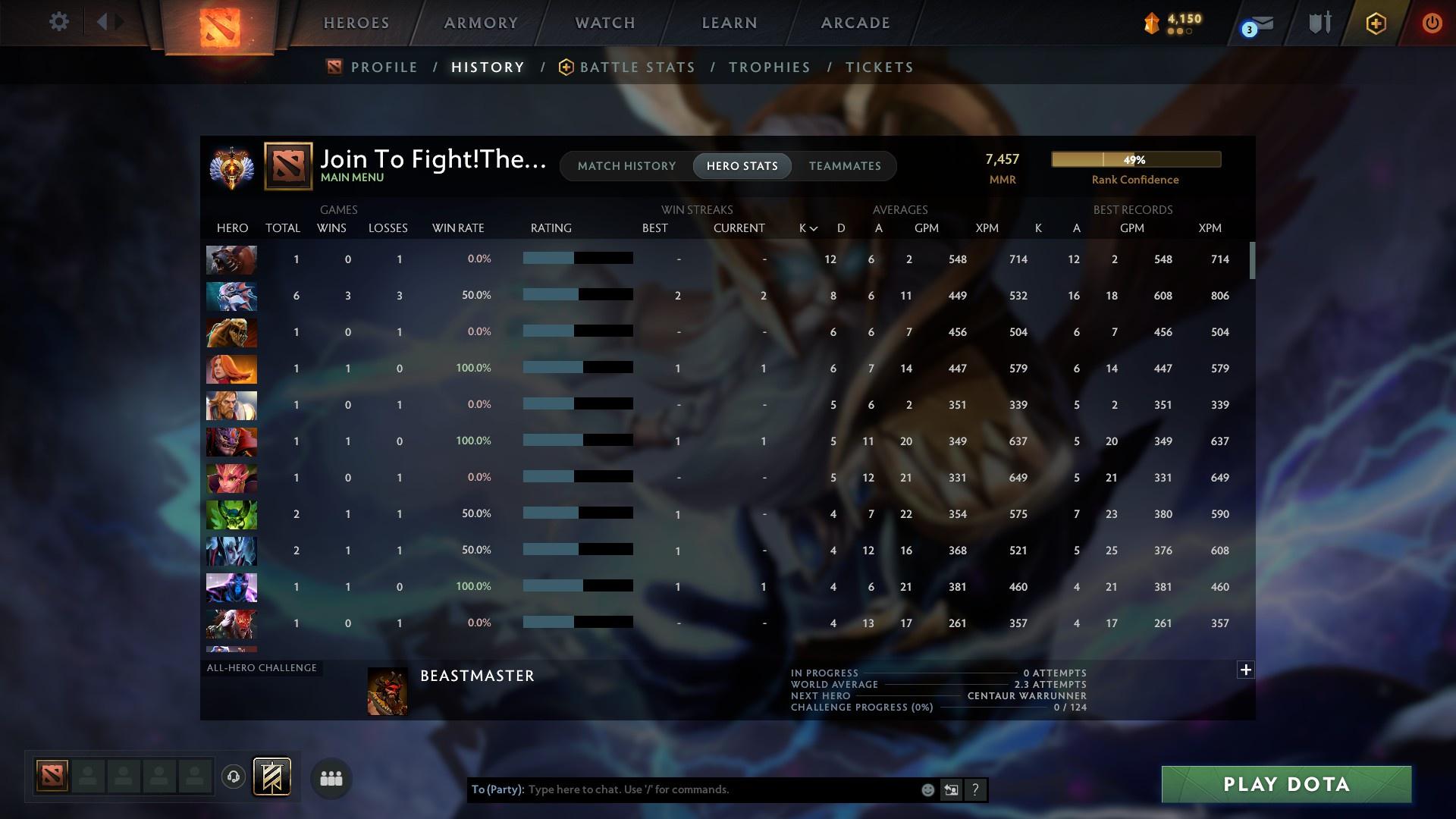1456x819 pixels.
Task: Click the question mark help icon near chat
Action: pyautogui.click(x=976, y=789)
